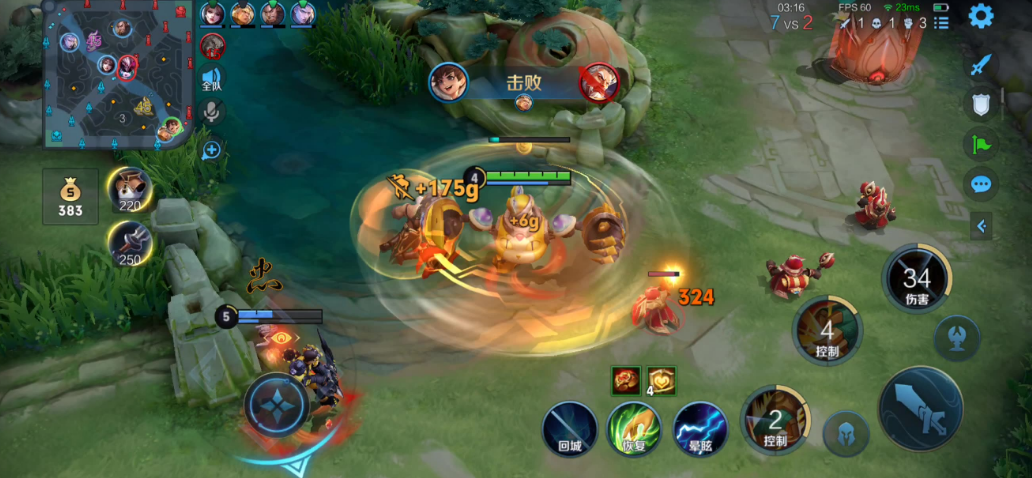This screenshot has width=1032, height=478.
Task: Send the shield retreat signal
Action: 981,104
